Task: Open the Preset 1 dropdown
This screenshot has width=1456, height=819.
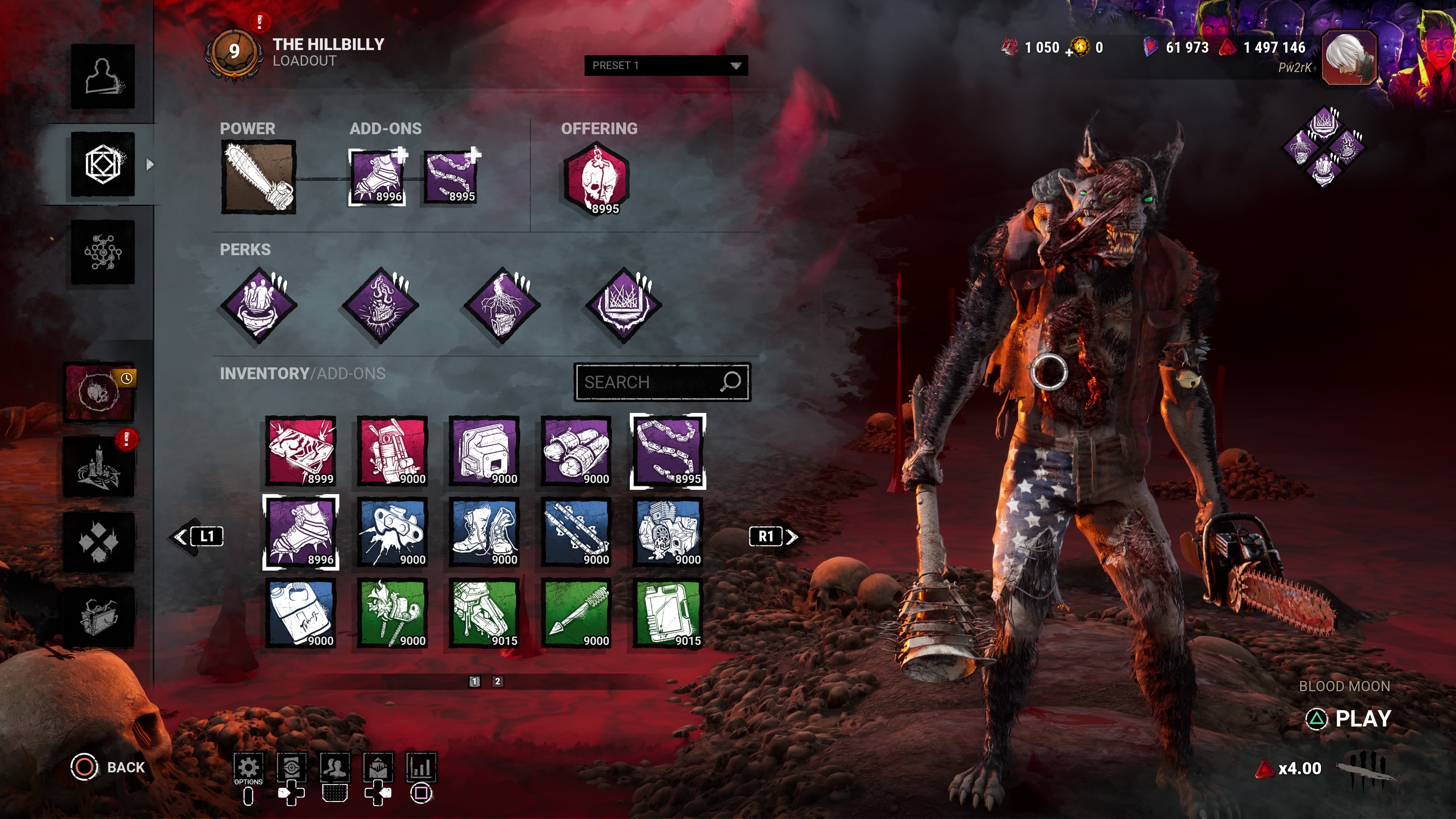Action: (665, 66)
